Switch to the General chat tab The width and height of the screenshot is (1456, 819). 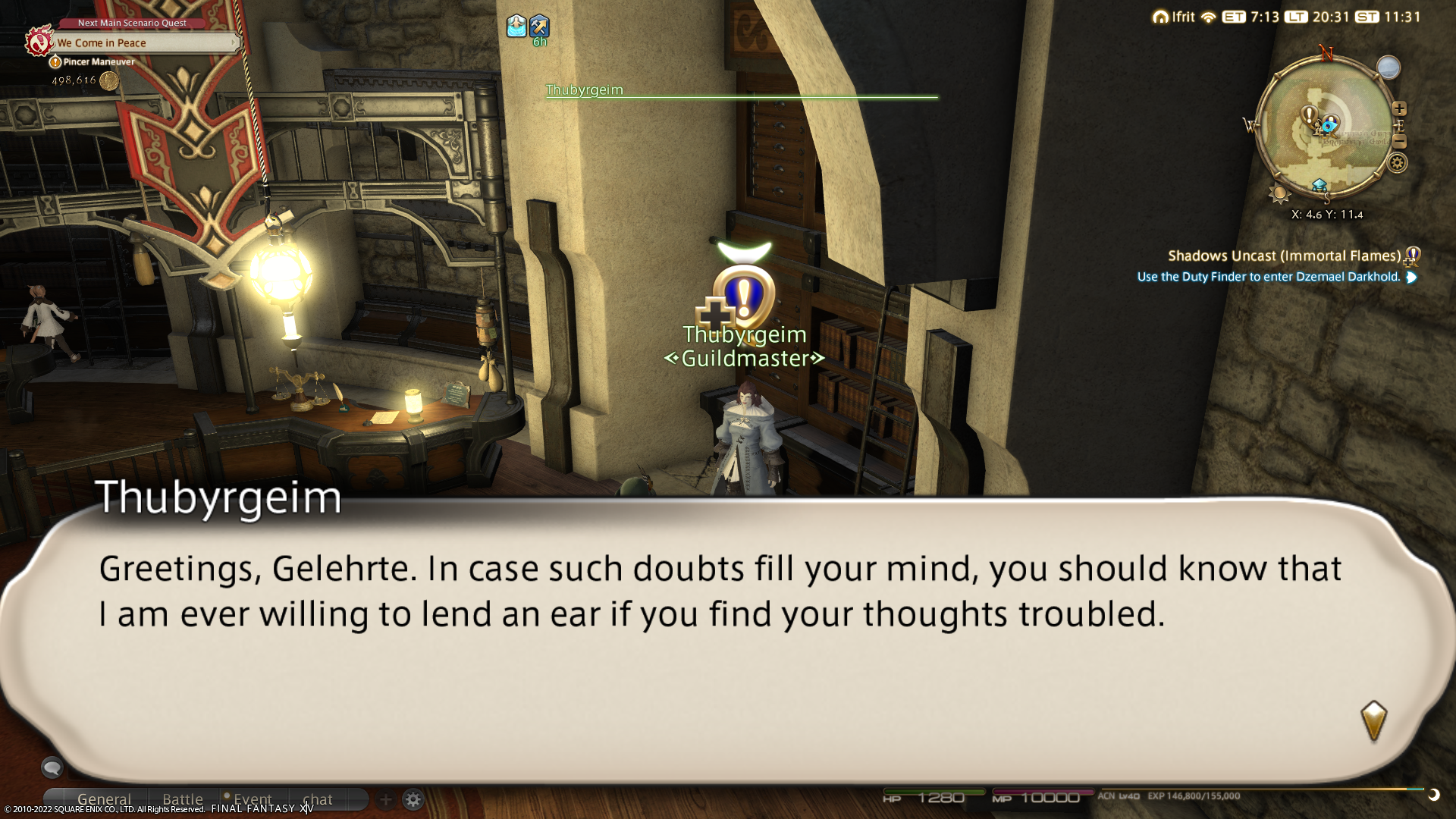point(104,799)
